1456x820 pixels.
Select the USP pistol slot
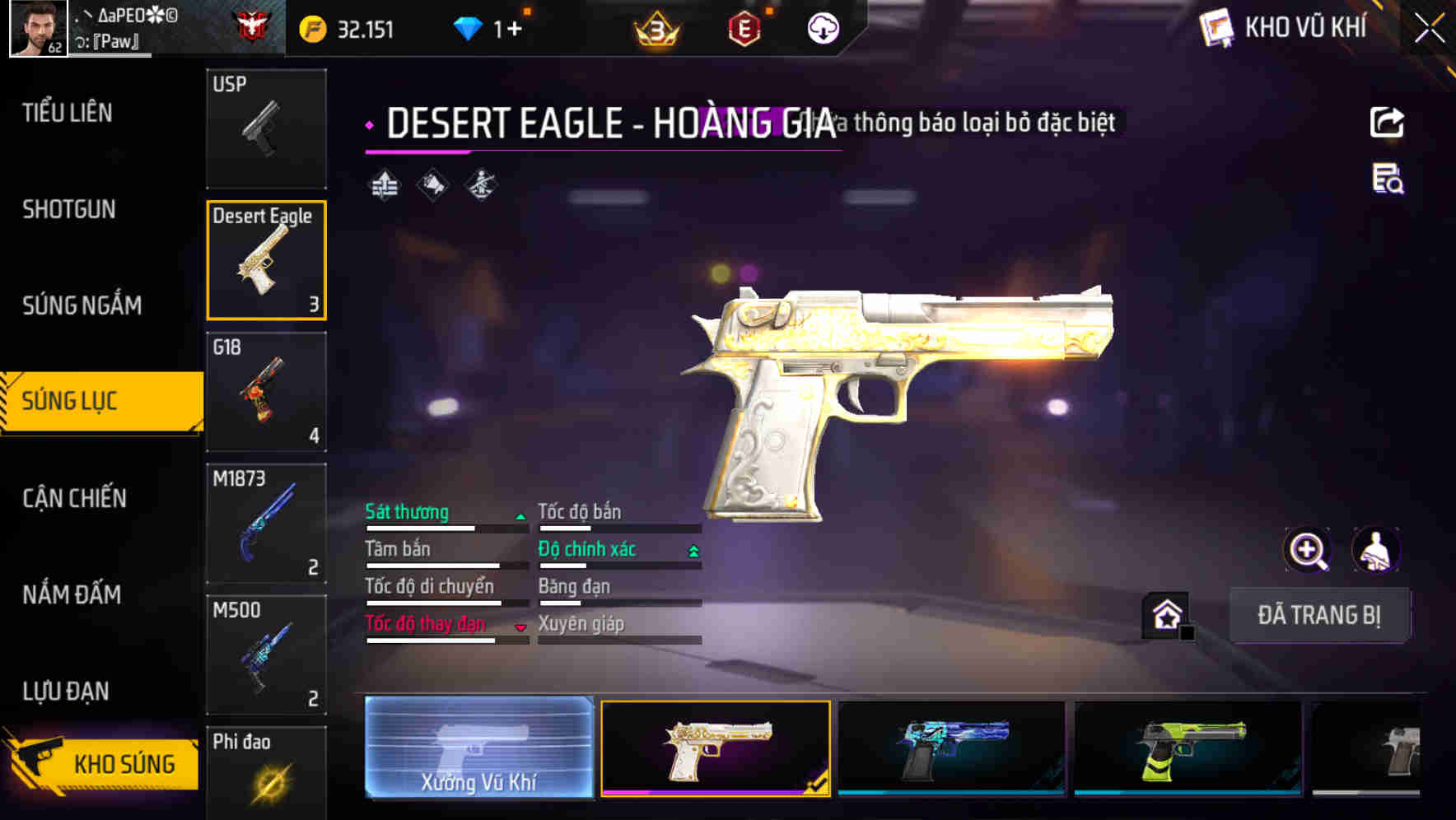[x=266, y=128]
